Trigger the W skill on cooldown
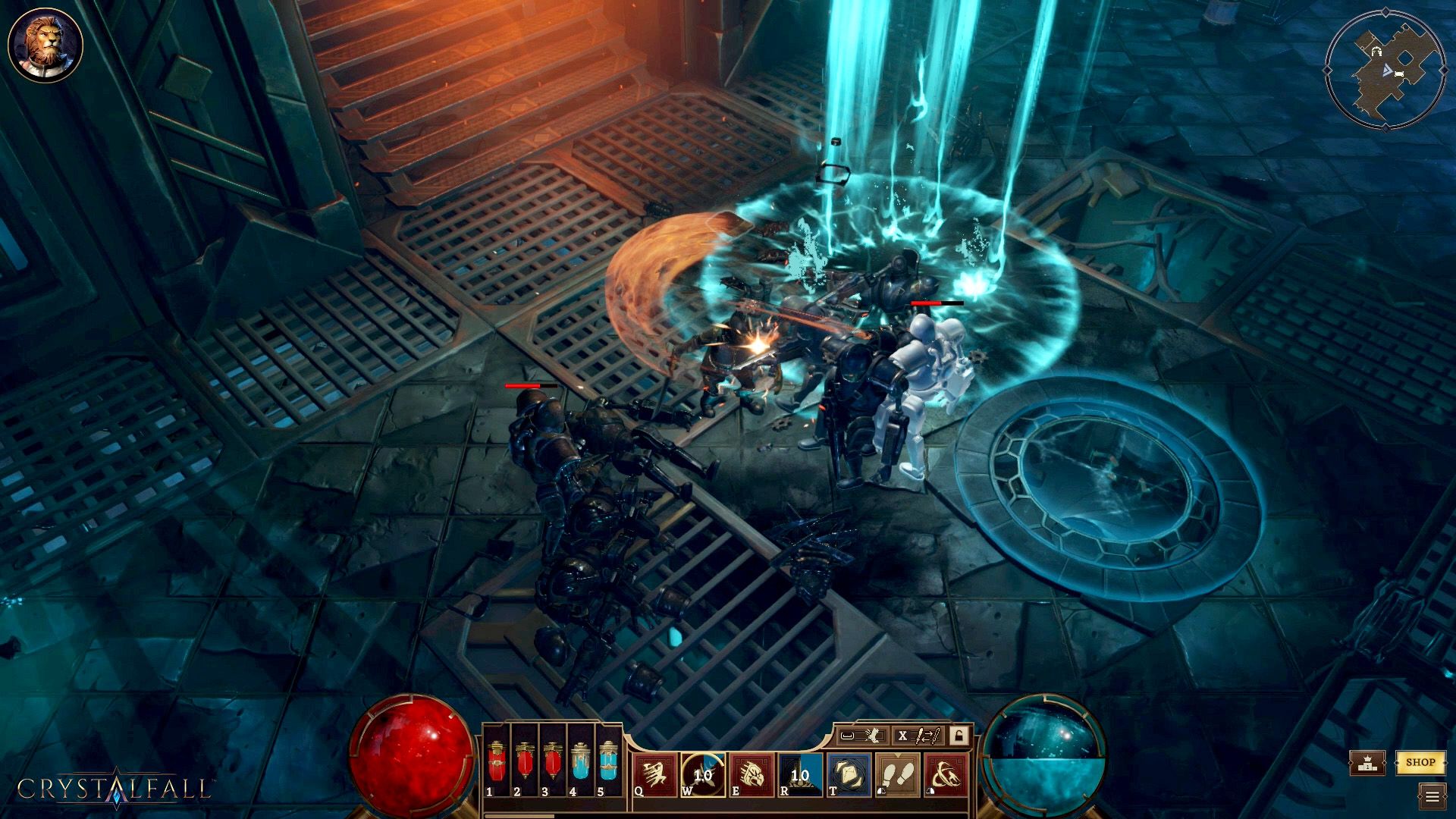The width and height of the screenshot is (1456, 819). point(703,774)
